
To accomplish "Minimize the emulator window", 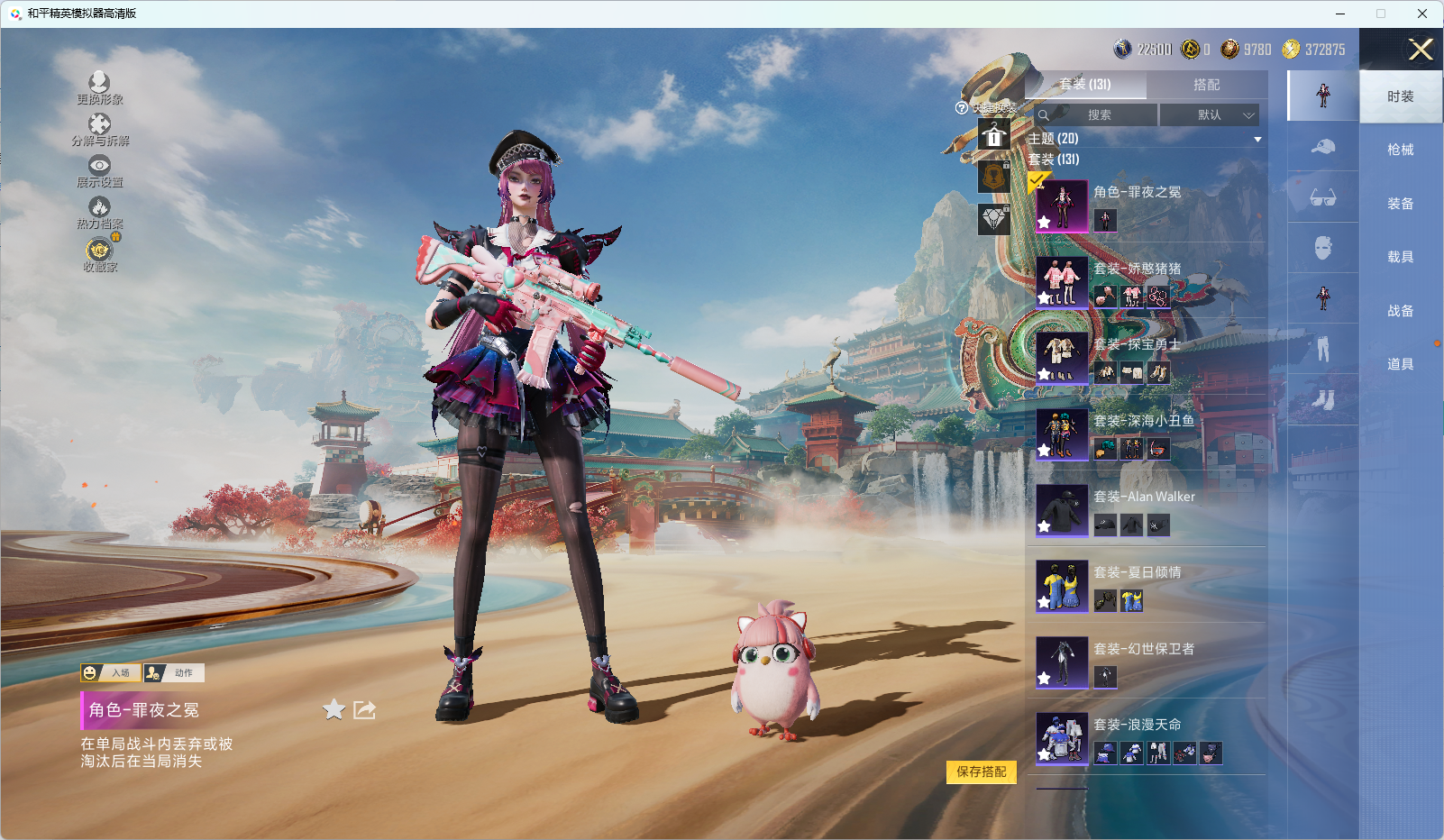I will point(1339,14).
